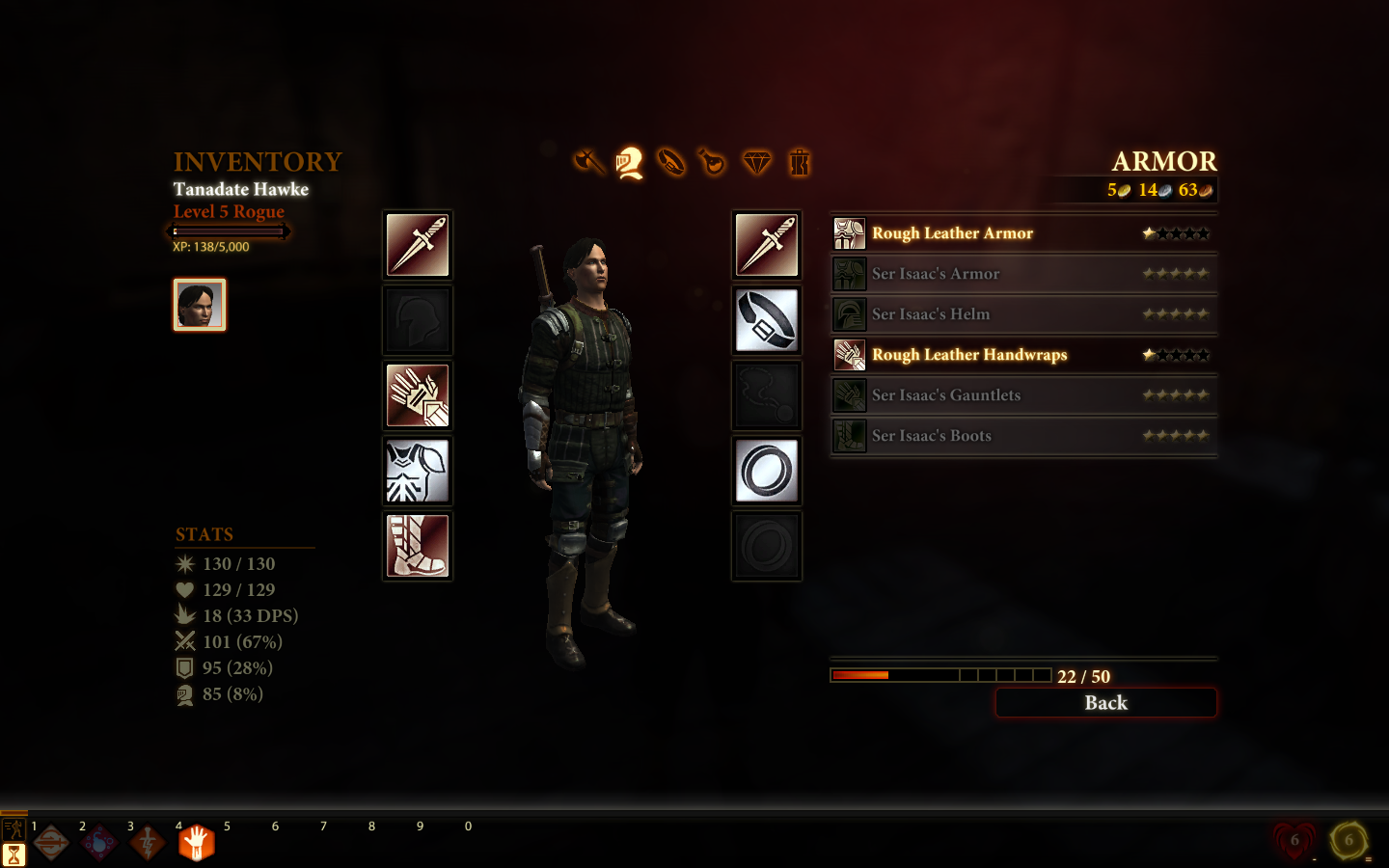This screenshot has width=1389, height=868.
Task: Open the gem category tab
Action: (x=757, y=162)
